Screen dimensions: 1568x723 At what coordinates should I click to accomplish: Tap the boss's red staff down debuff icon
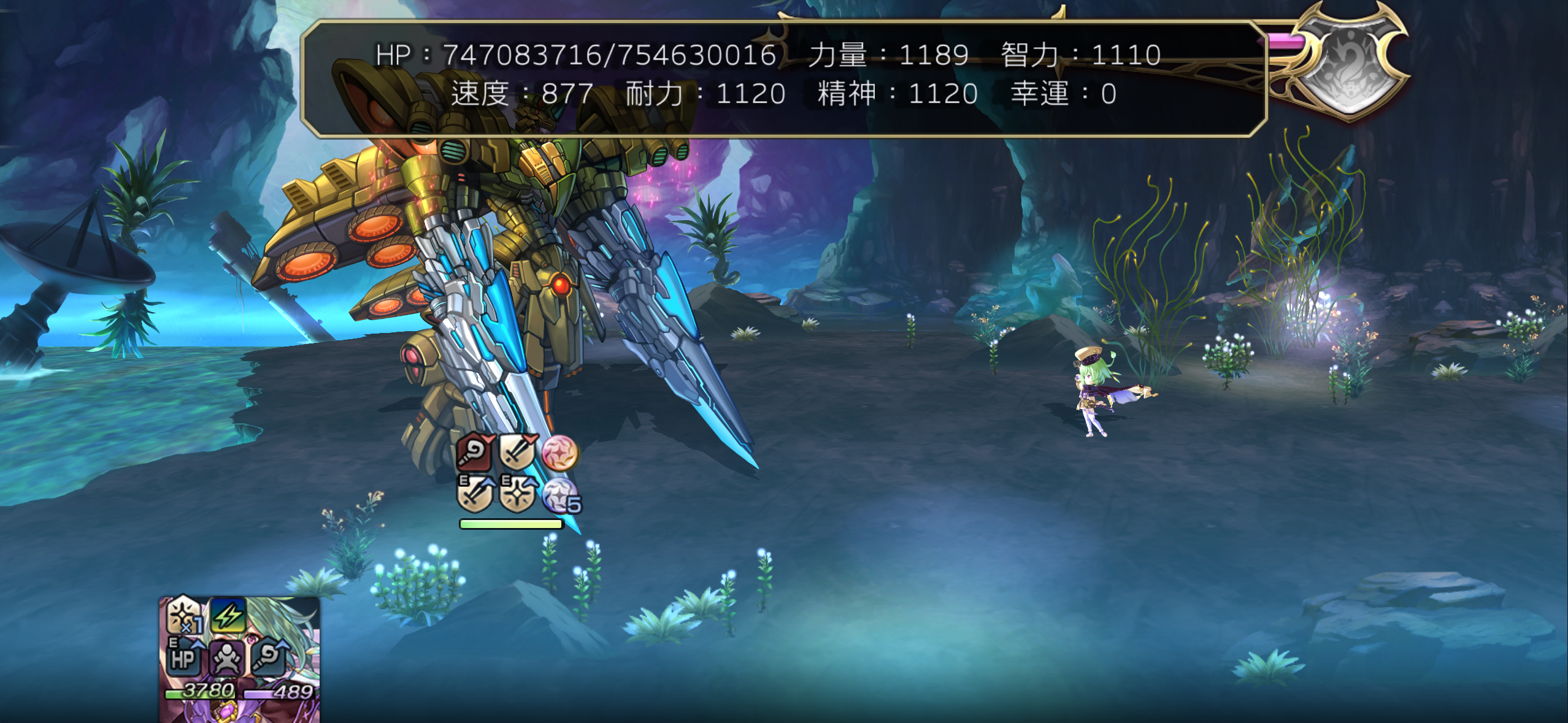coord(474,453)
